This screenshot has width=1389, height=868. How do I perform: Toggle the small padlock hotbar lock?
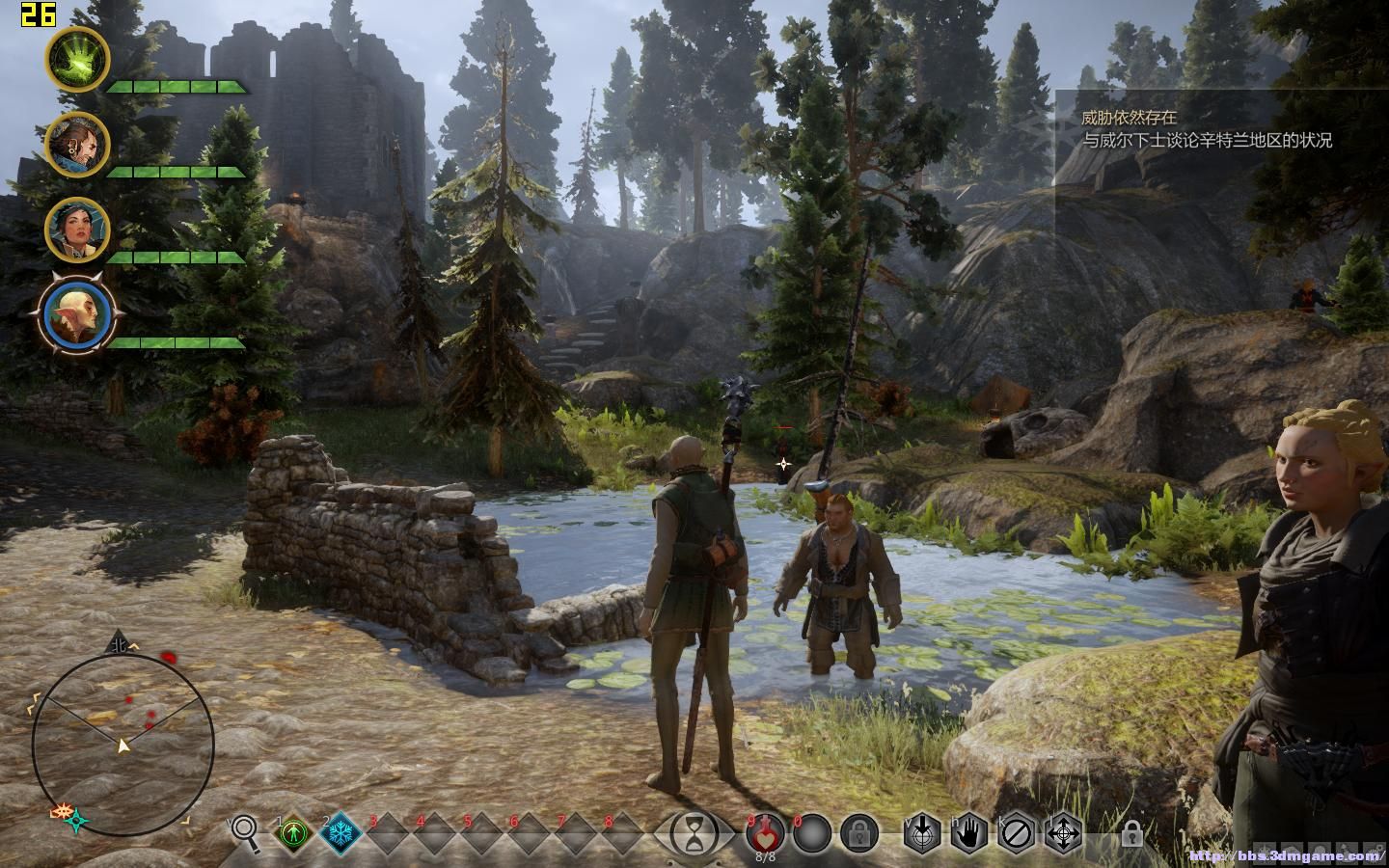[1130, 833]
